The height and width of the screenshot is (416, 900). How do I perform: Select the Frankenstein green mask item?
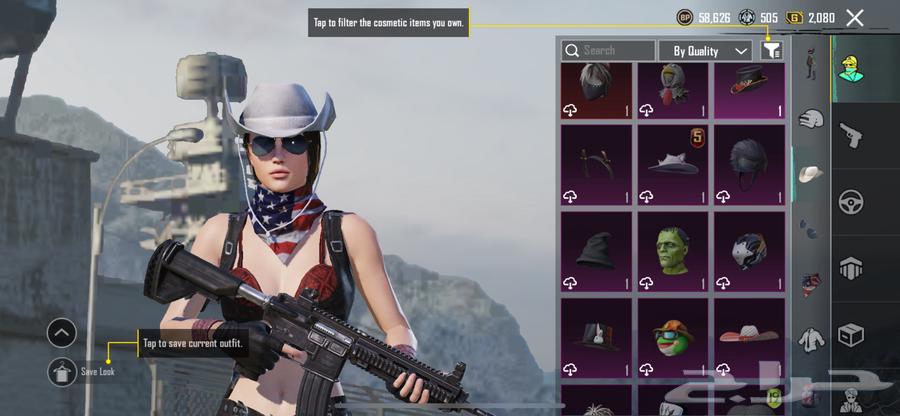pos(673,246)
